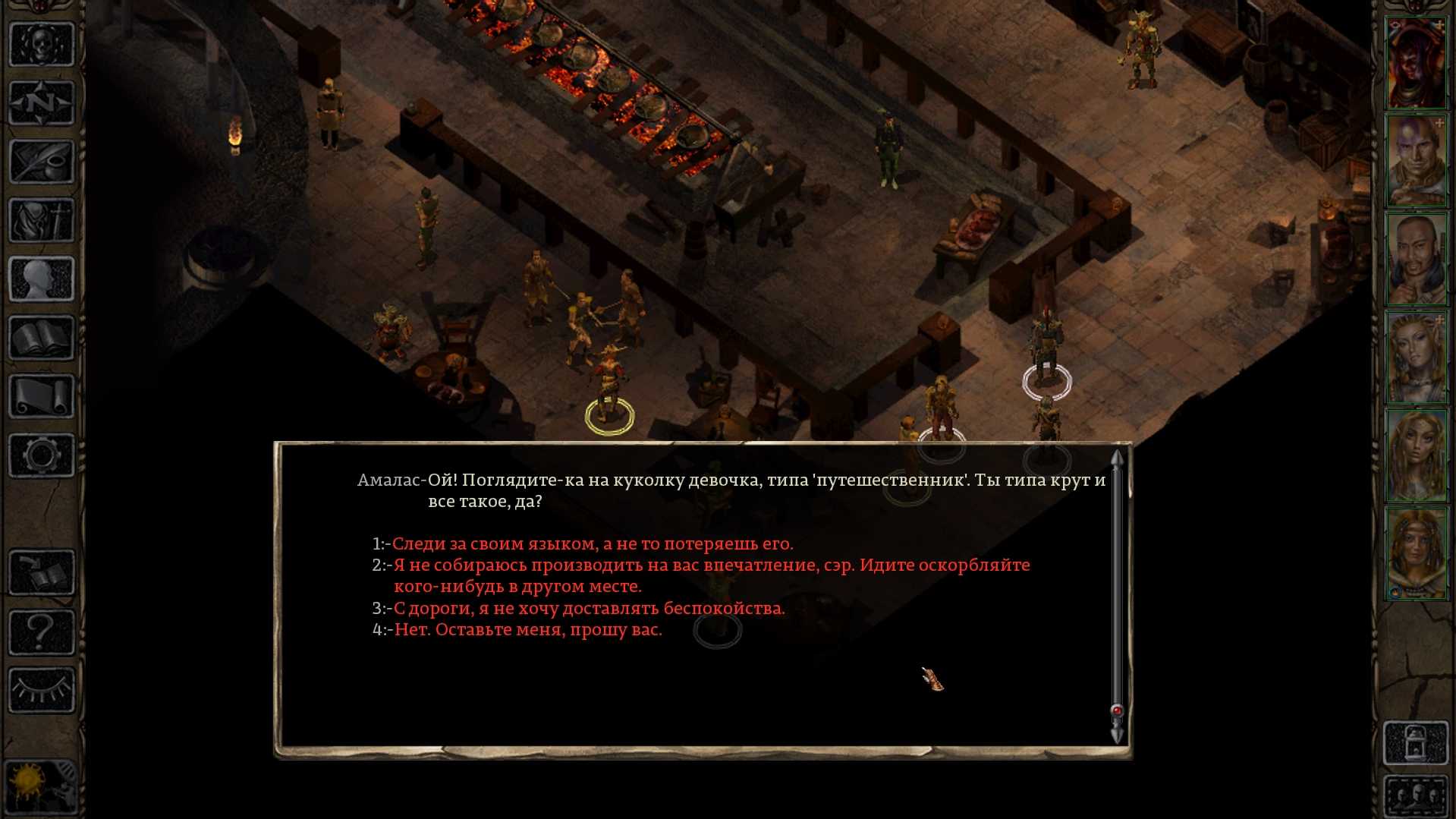1456x819 pixels.
Task: Rest the party with the closed-eye icon
Action: click(x=42, y=690)
